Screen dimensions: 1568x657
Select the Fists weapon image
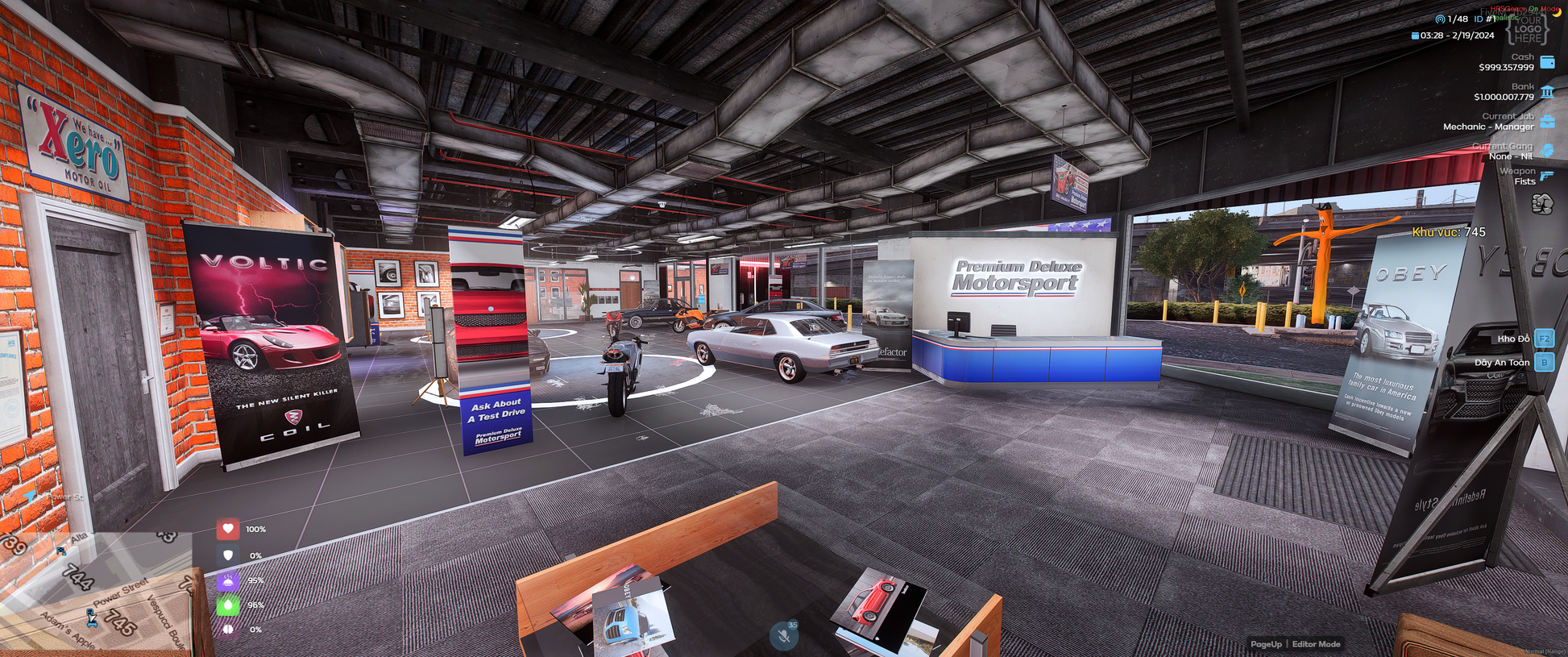[1542, 204]
